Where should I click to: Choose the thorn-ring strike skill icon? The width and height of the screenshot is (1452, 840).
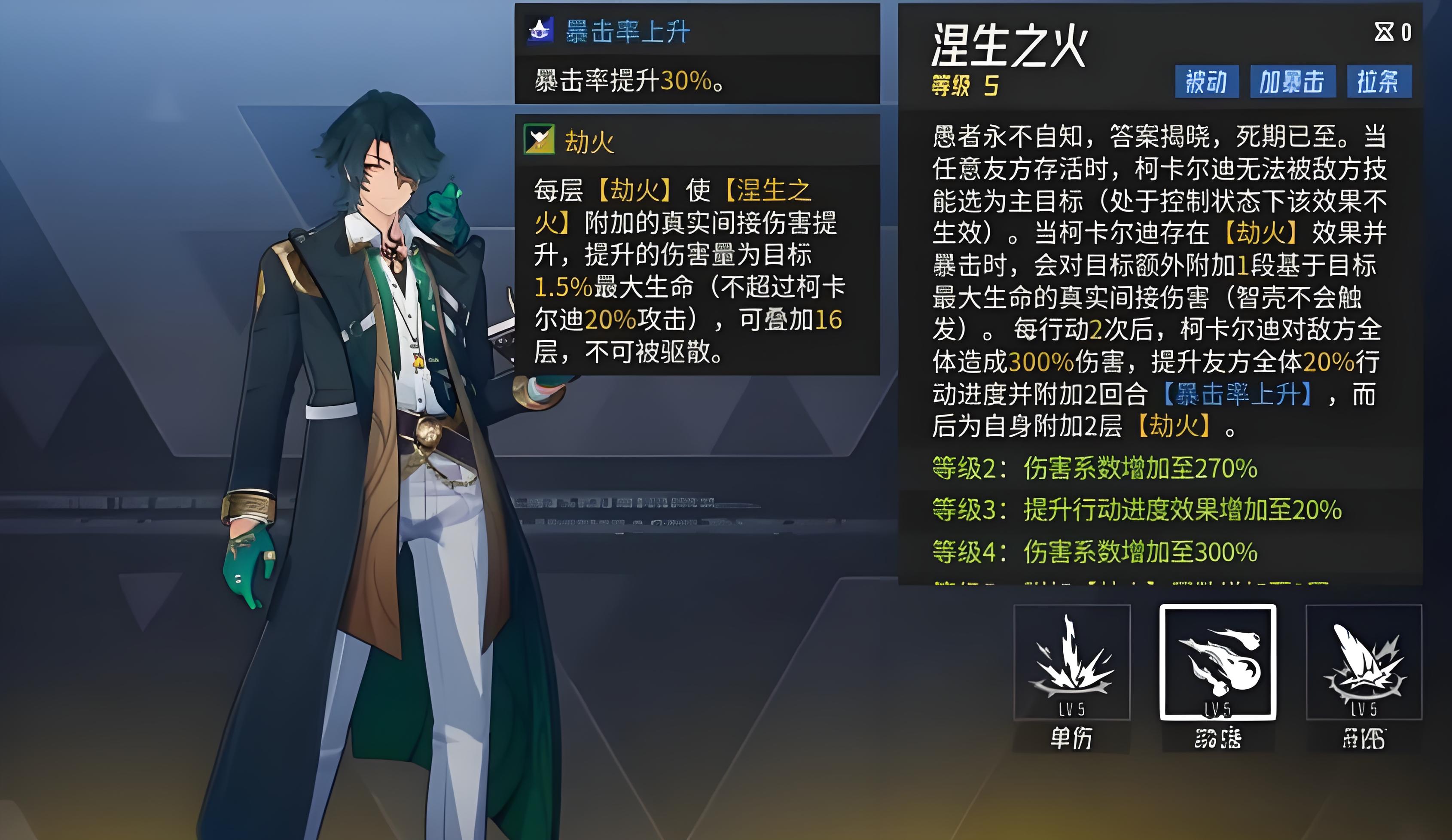[1364, 662]
